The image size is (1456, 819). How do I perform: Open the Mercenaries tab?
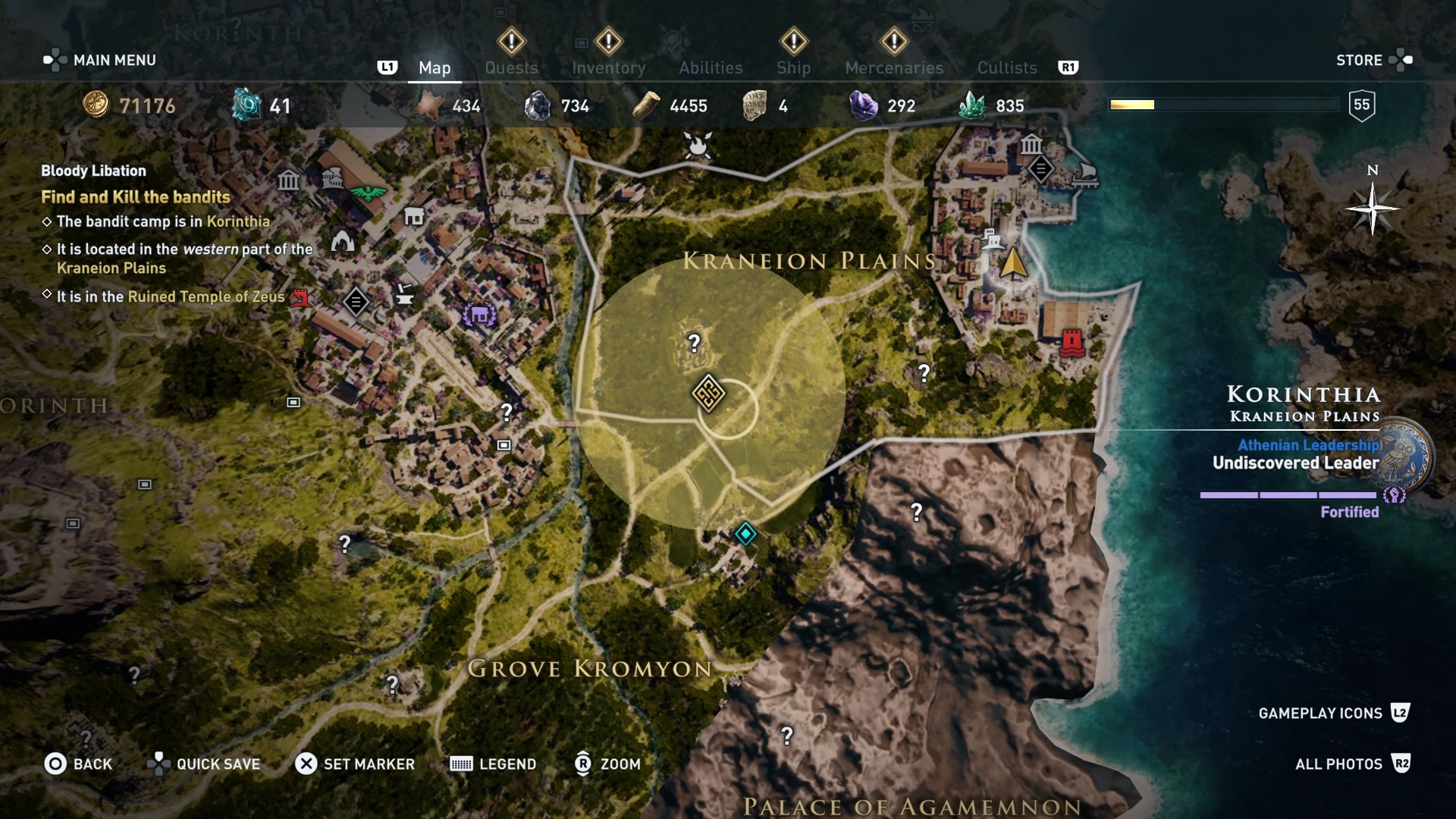894,67
